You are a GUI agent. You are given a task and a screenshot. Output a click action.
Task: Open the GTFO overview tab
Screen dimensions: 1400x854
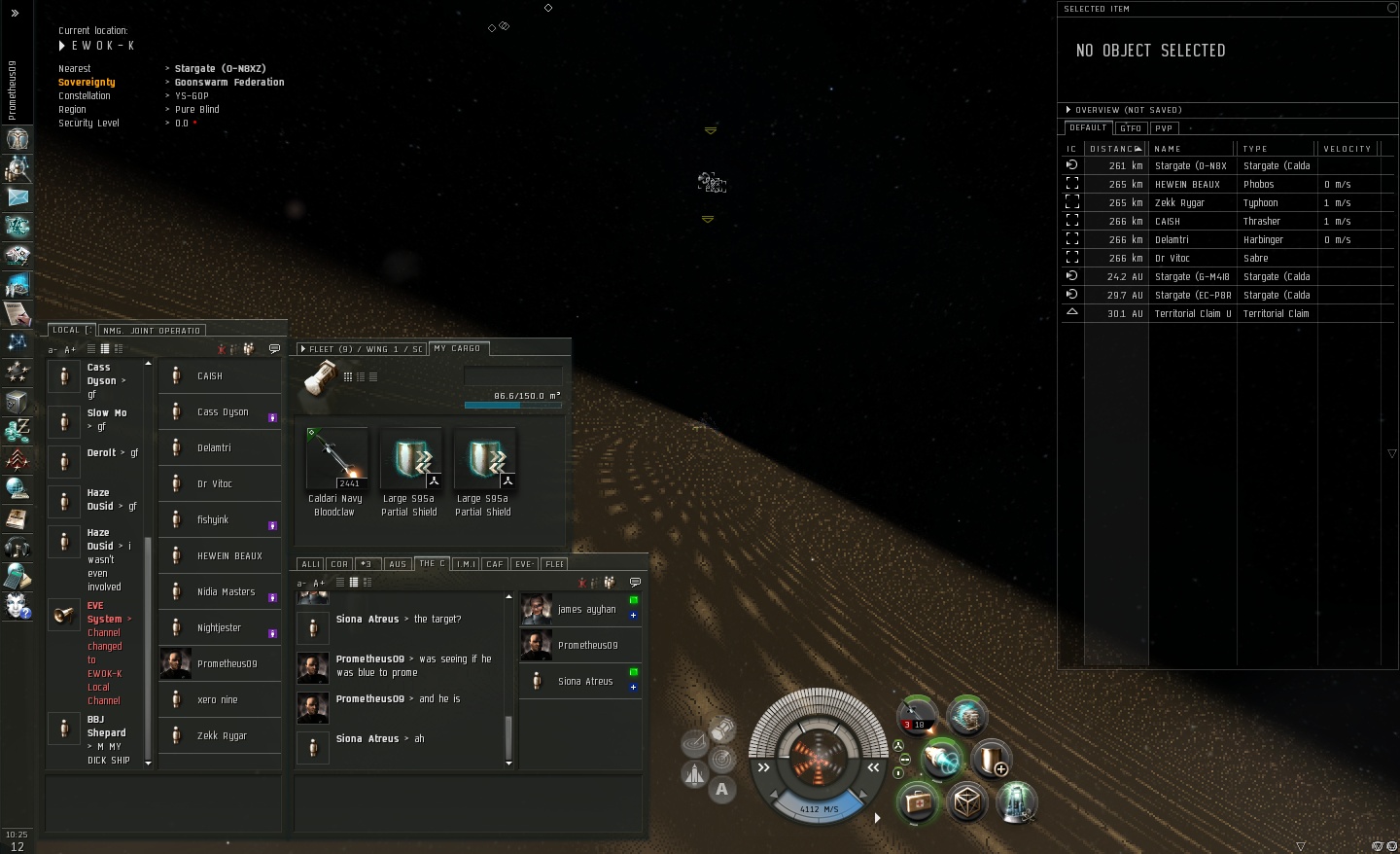1131,128
